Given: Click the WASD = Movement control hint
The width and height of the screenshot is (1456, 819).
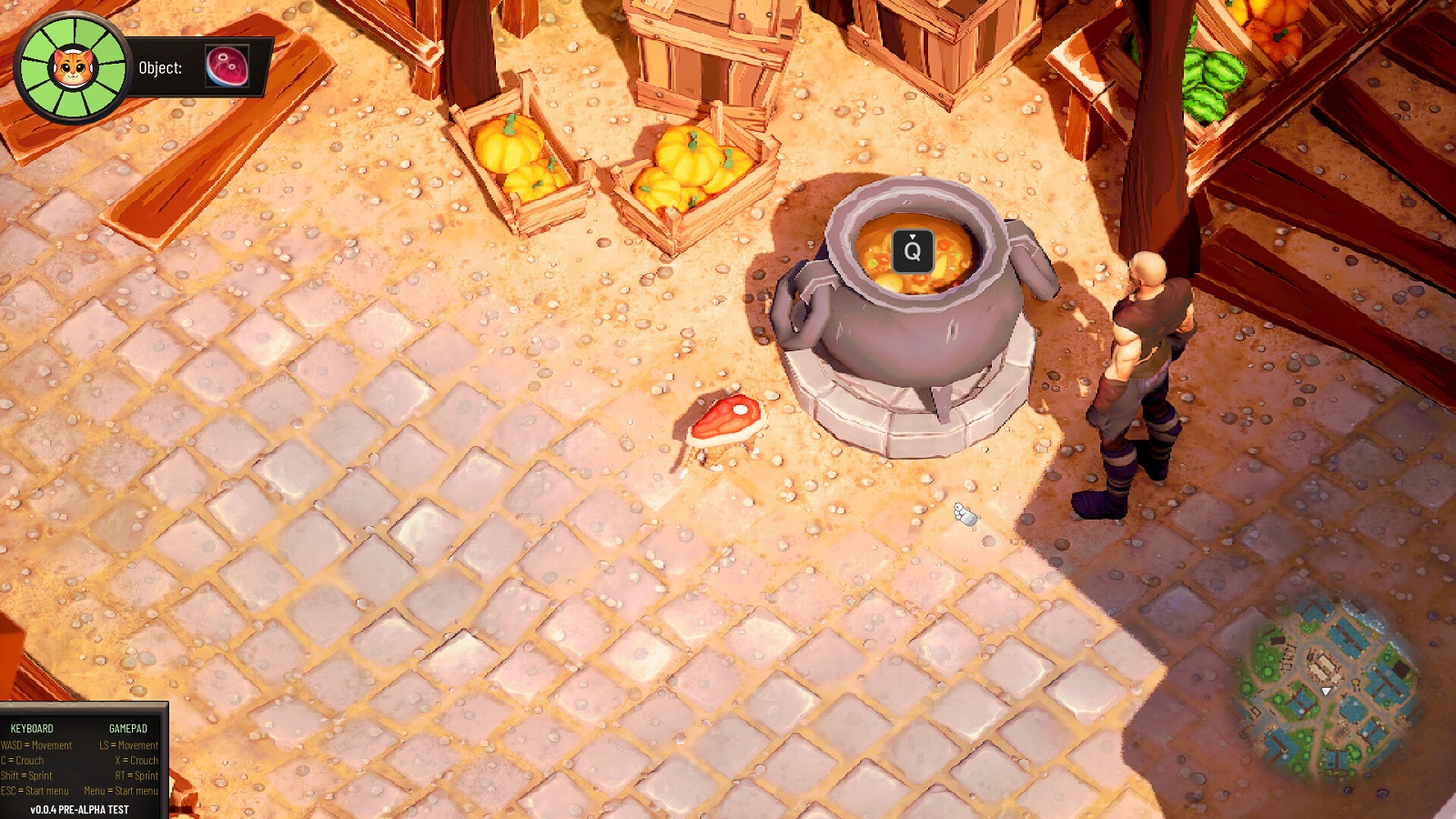Looking at the screenshot, I should pyautogui.click(x=38, y=745).
